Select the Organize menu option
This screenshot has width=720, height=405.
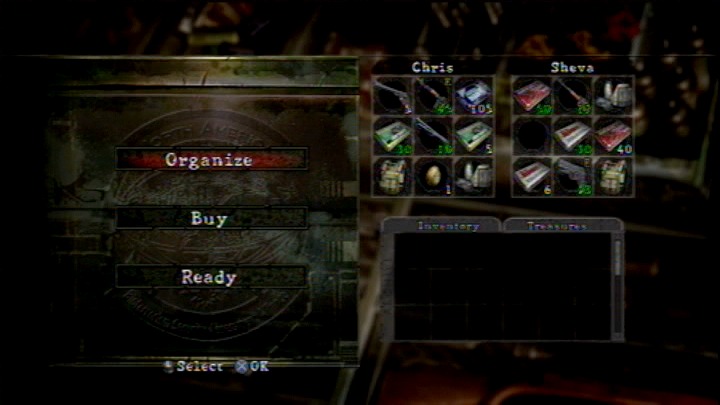[x=209, y=159]
